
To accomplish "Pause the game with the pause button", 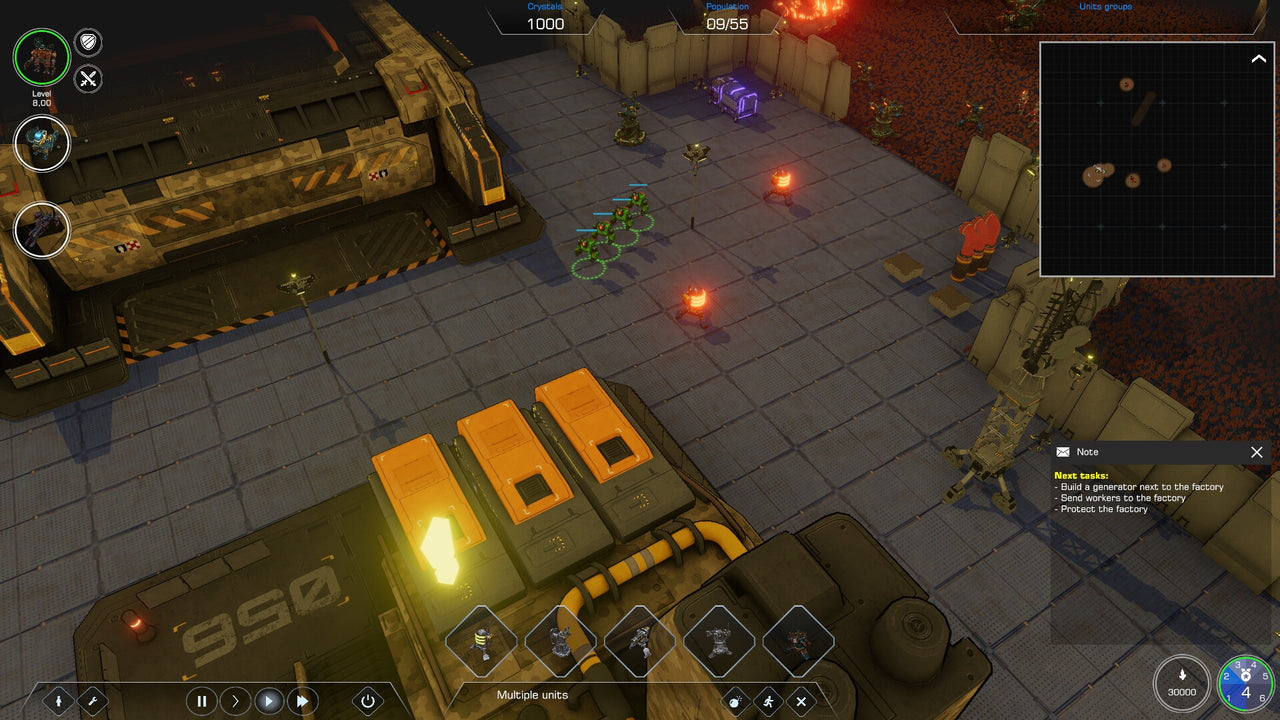I will click(x=202, y=701).
